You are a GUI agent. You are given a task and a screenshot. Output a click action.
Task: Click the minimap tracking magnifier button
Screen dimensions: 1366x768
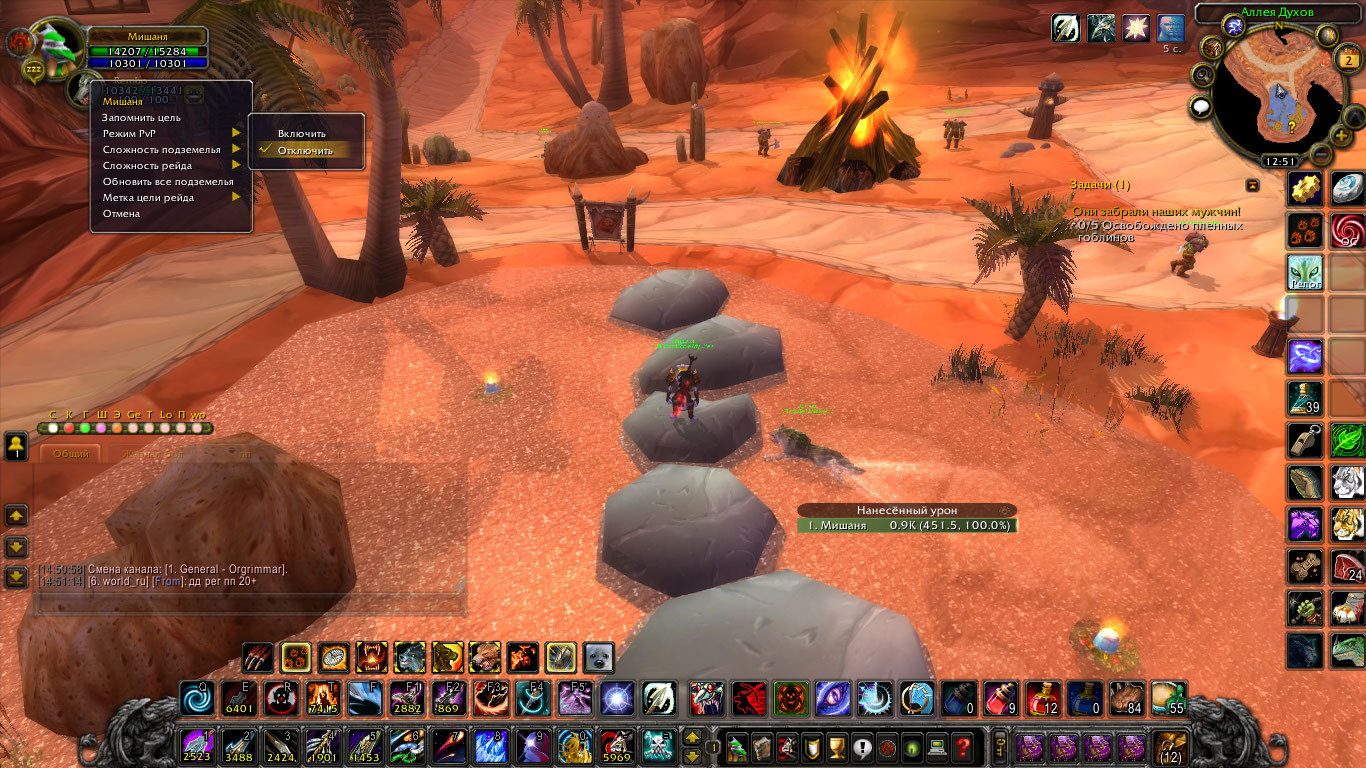1203,76
